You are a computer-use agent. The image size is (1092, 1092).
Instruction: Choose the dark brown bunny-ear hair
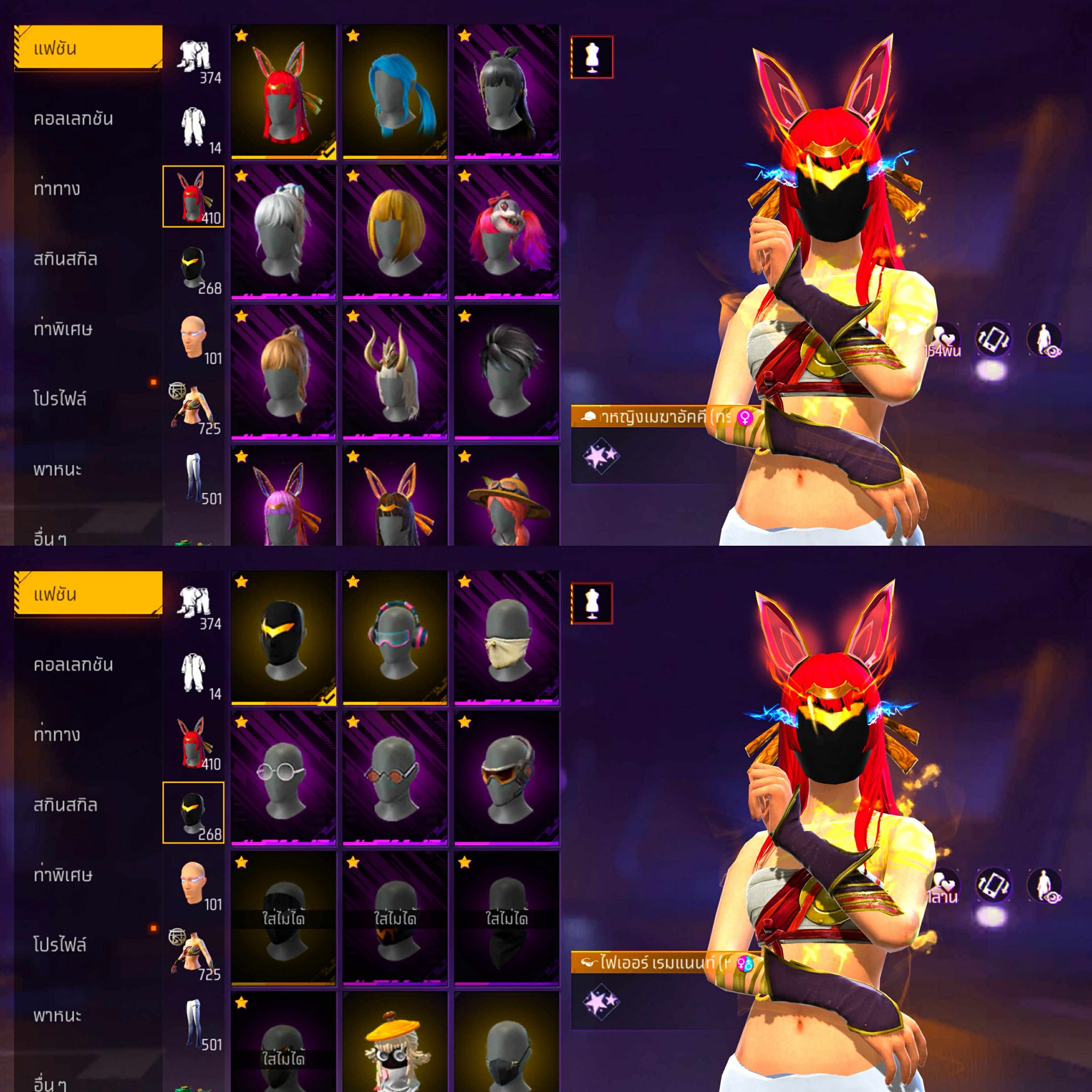pyautogui.click(x=395, y=499)
